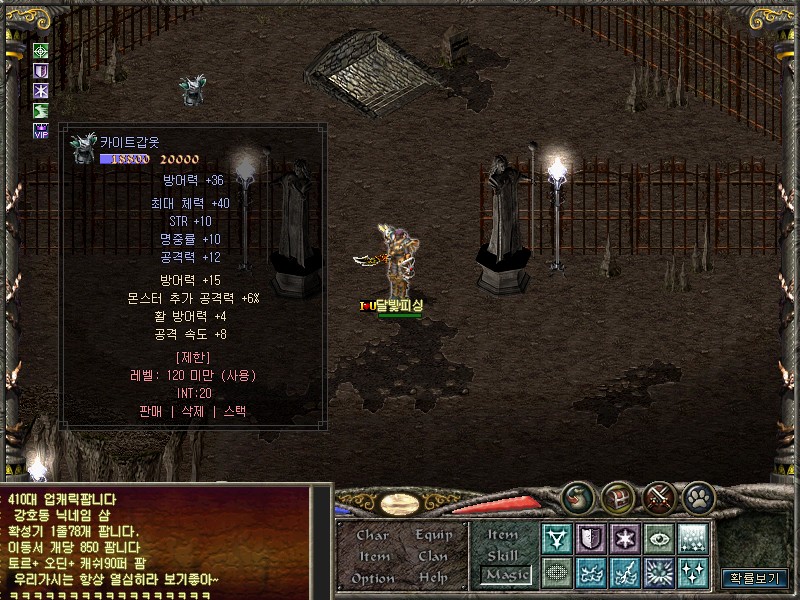The height and width of the screenshot is (600, 800).
Task: Switch to the Skill tab
Action: pyautogui.click(x=503, y=555)
